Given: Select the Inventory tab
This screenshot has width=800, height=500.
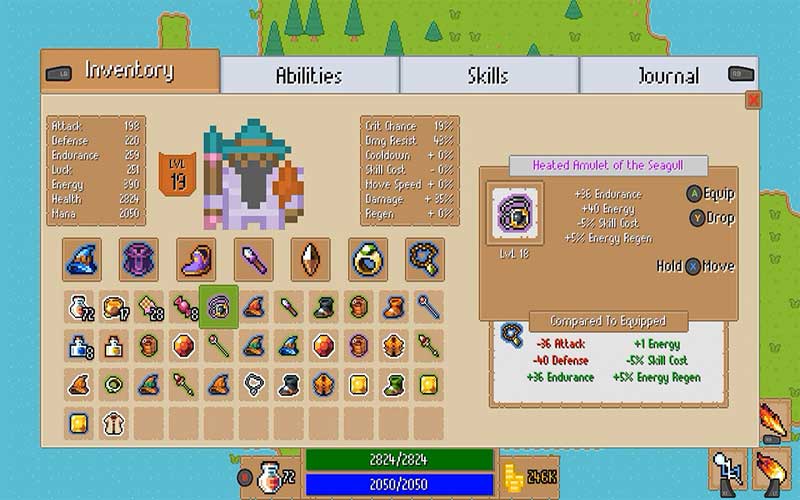Looking at the screenshot, I should [129, 71].
